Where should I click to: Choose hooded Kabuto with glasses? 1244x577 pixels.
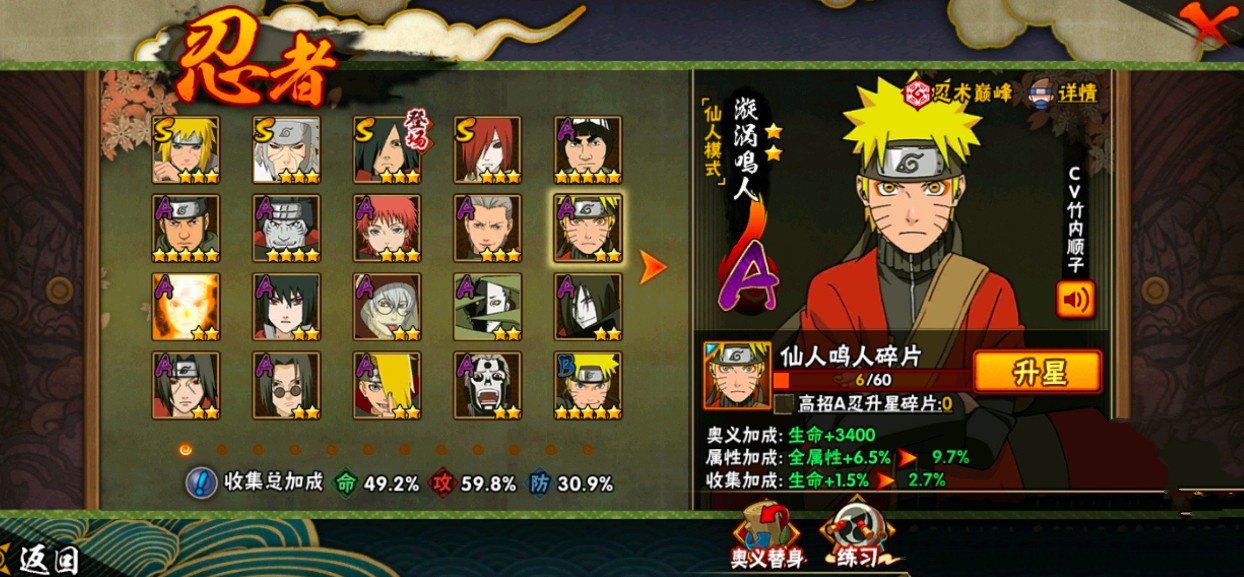pyautogui.click(x=387, y=307)
